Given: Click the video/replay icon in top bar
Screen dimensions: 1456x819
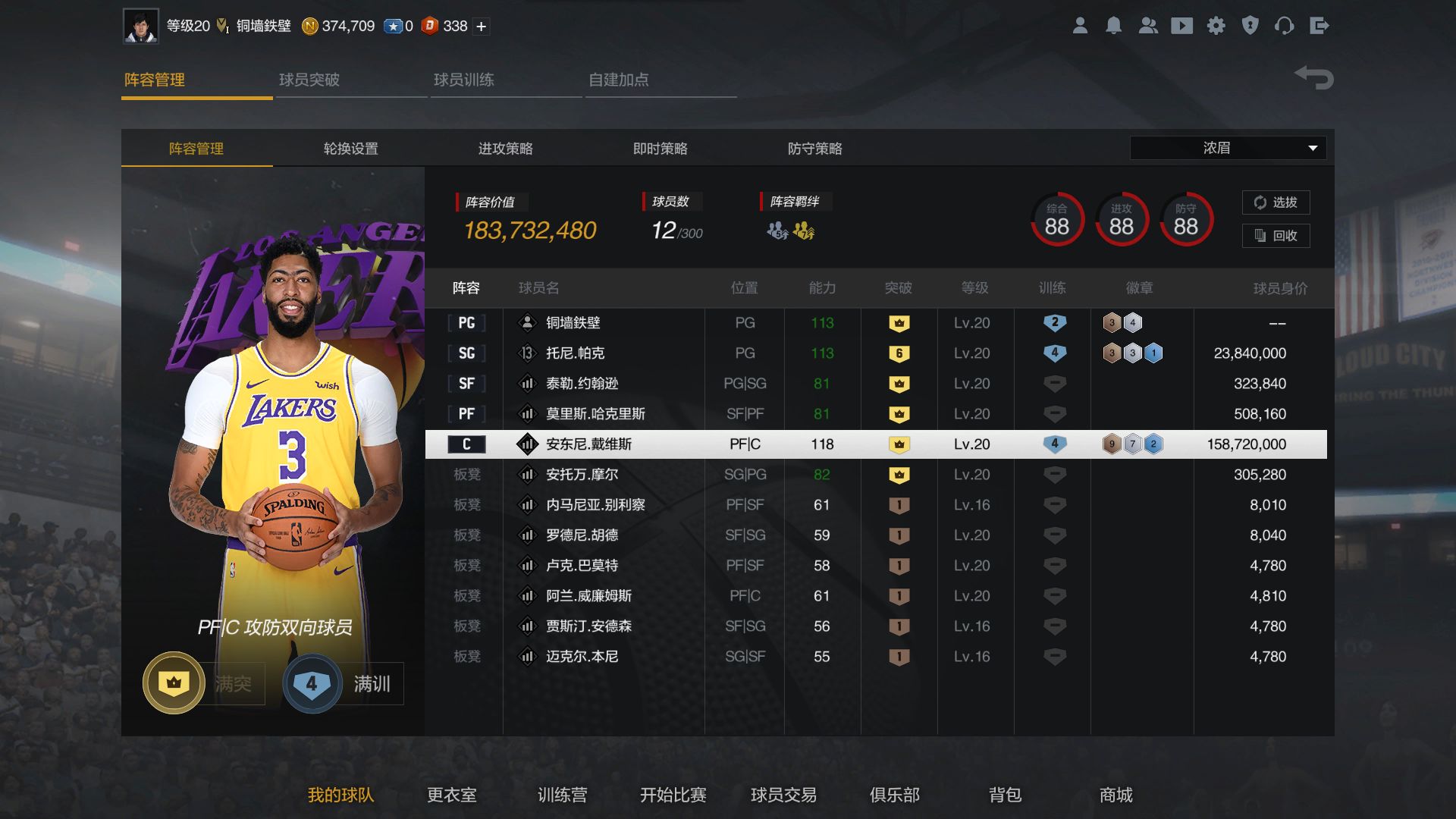Looking at the screenshot, I should pos(1182,25).
